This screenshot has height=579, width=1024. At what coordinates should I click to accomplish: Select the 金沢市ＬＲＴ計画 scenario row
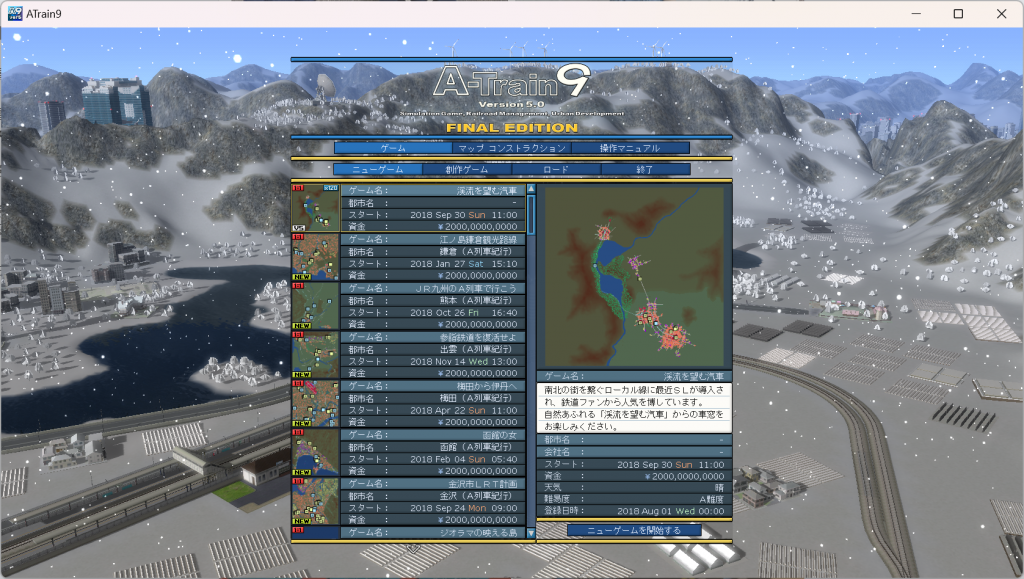pyautogui.click(x=432, y=502)
